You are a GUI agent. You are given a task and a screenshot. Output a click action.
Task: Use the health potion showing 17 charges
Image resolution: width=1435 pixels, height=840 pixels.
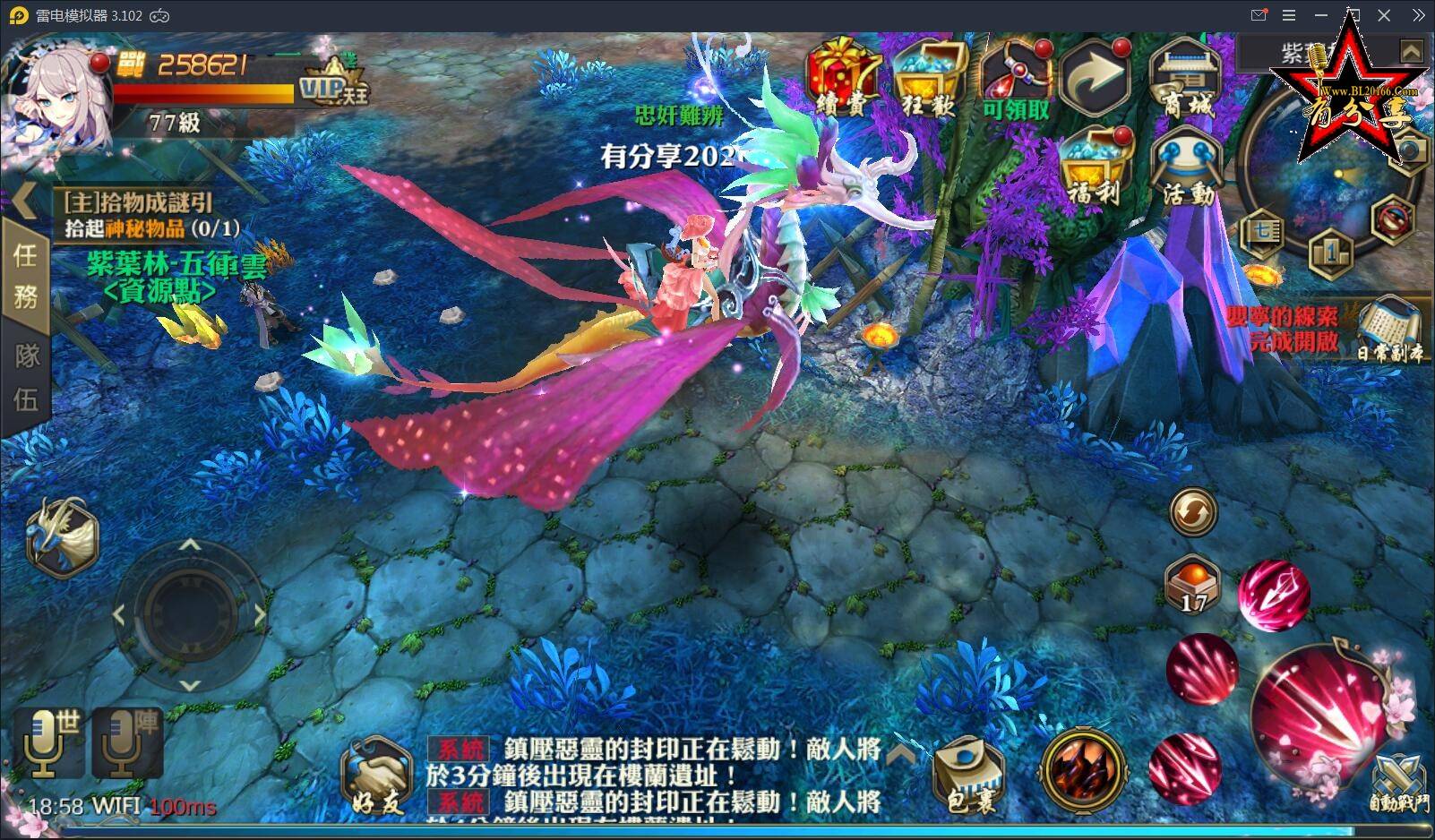point(1192,582)
